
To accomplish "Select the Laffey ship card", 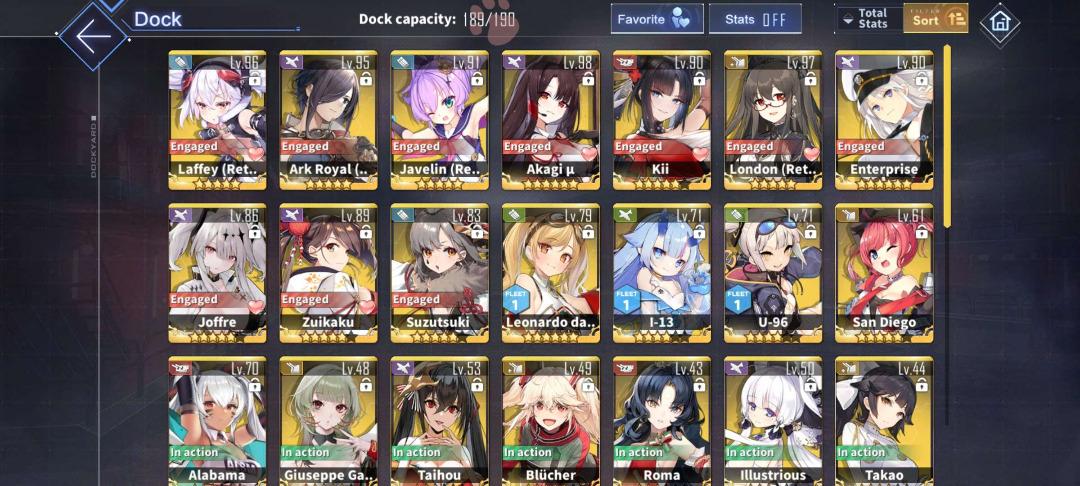I will 217,118.
